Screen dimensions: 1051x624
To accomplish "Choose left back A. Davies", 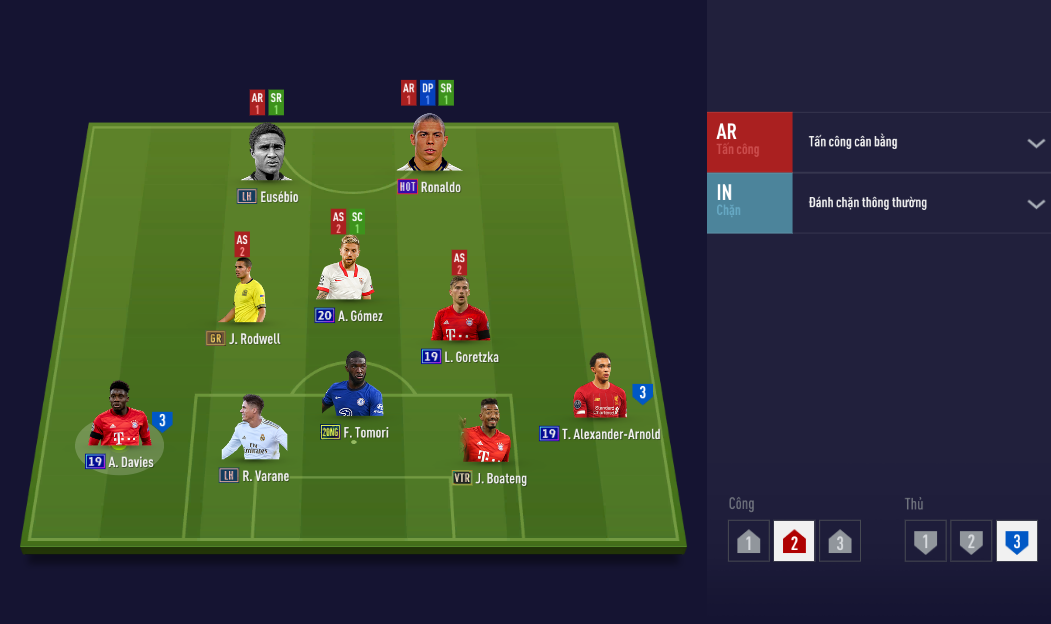I will point(120,416).
